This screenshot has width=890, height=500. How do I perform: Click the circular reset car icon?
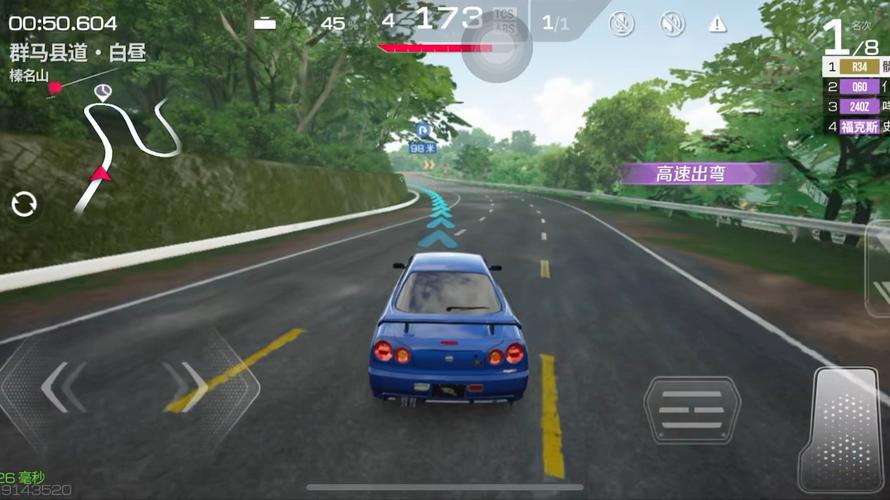click(24, 205)
